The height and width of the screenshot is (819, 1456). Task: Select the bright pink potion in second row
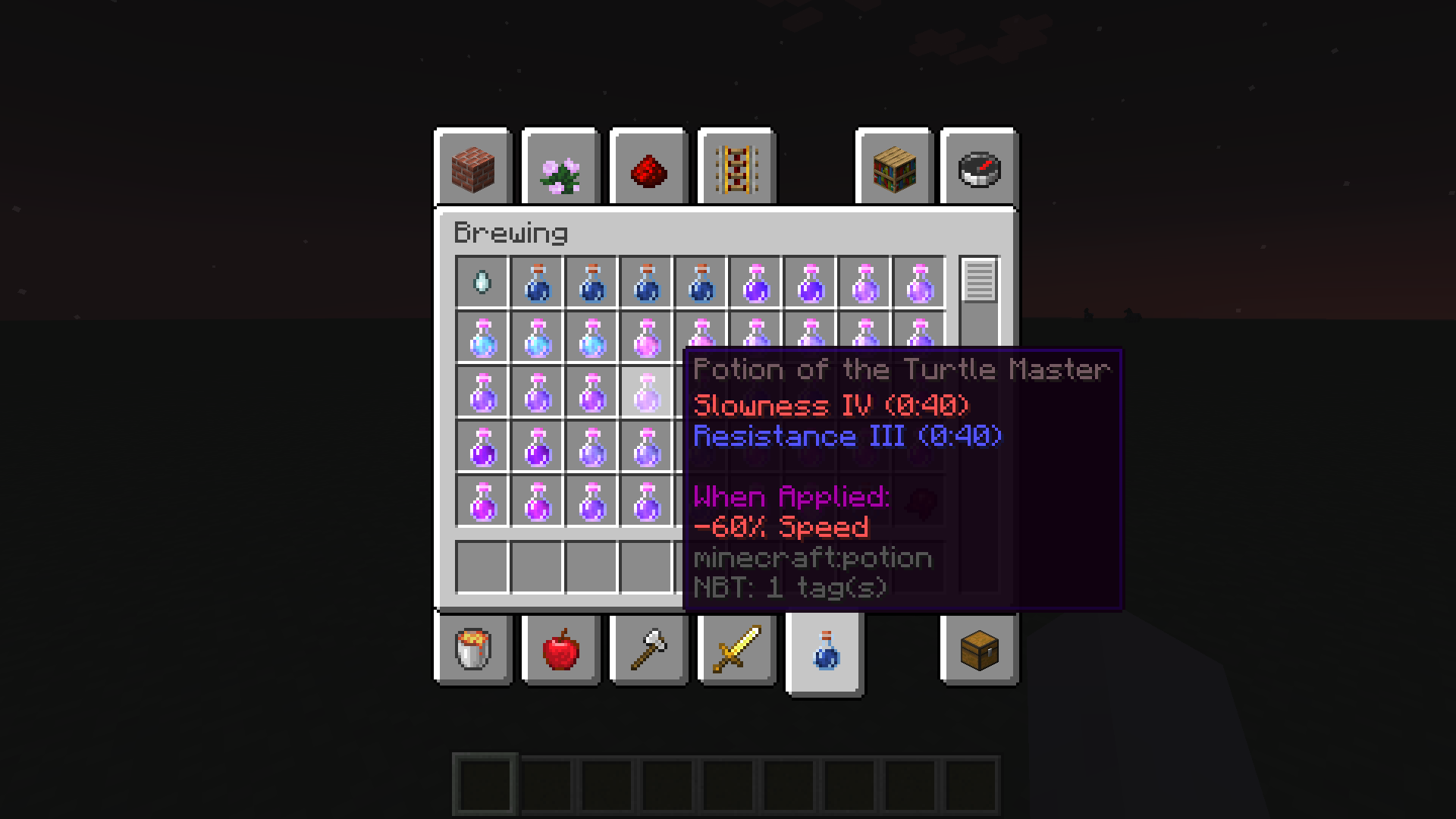pos(645,338)
